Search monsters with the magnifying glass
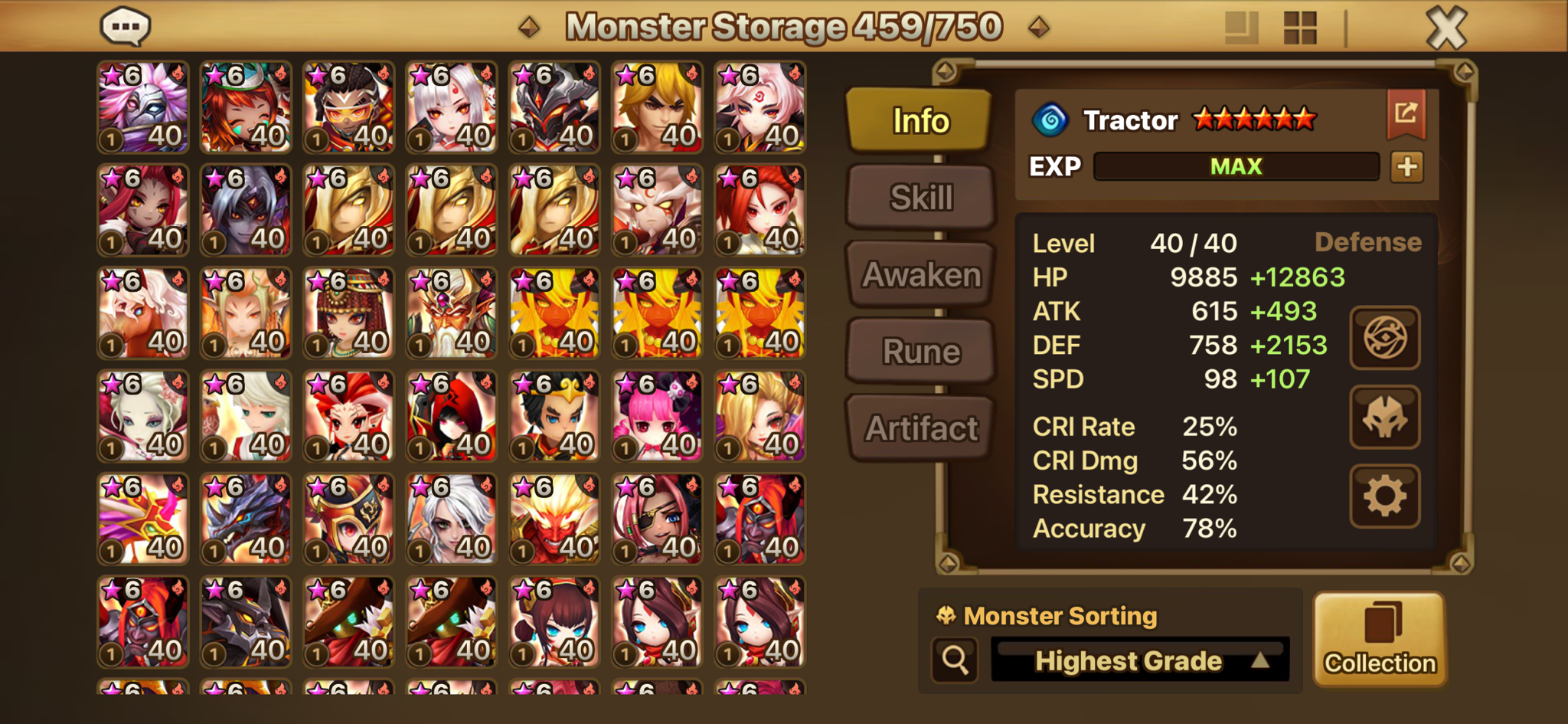Screen dimensions: 1568x724 point(955,660)
